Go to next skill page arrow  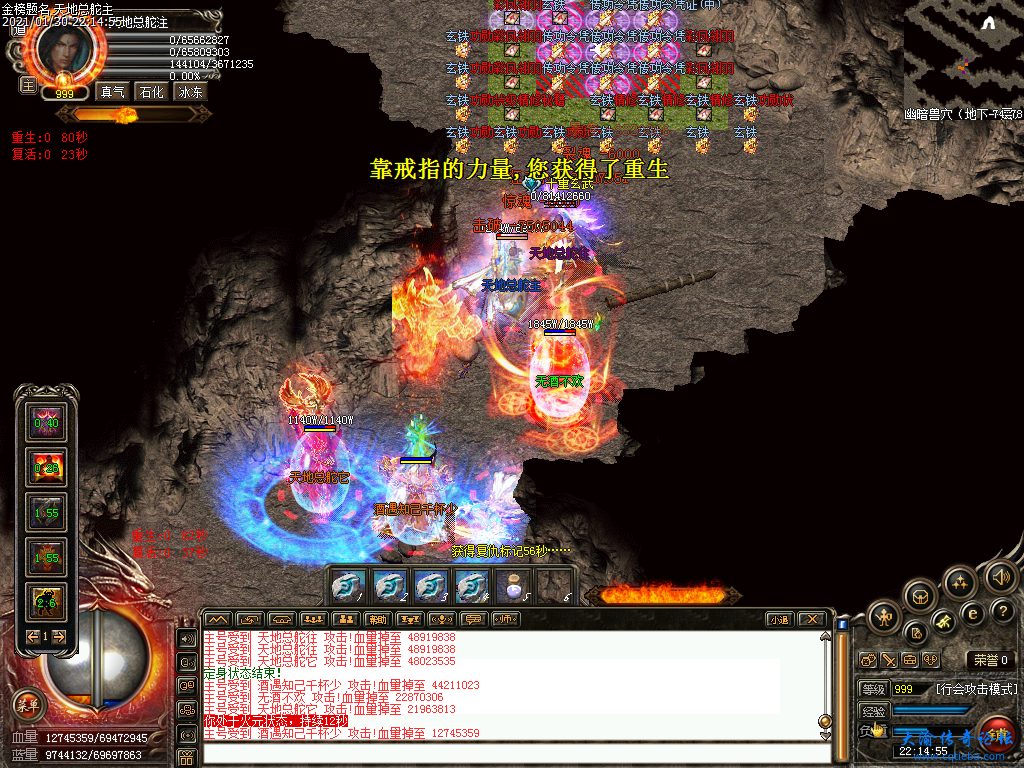tap(59, 636)
